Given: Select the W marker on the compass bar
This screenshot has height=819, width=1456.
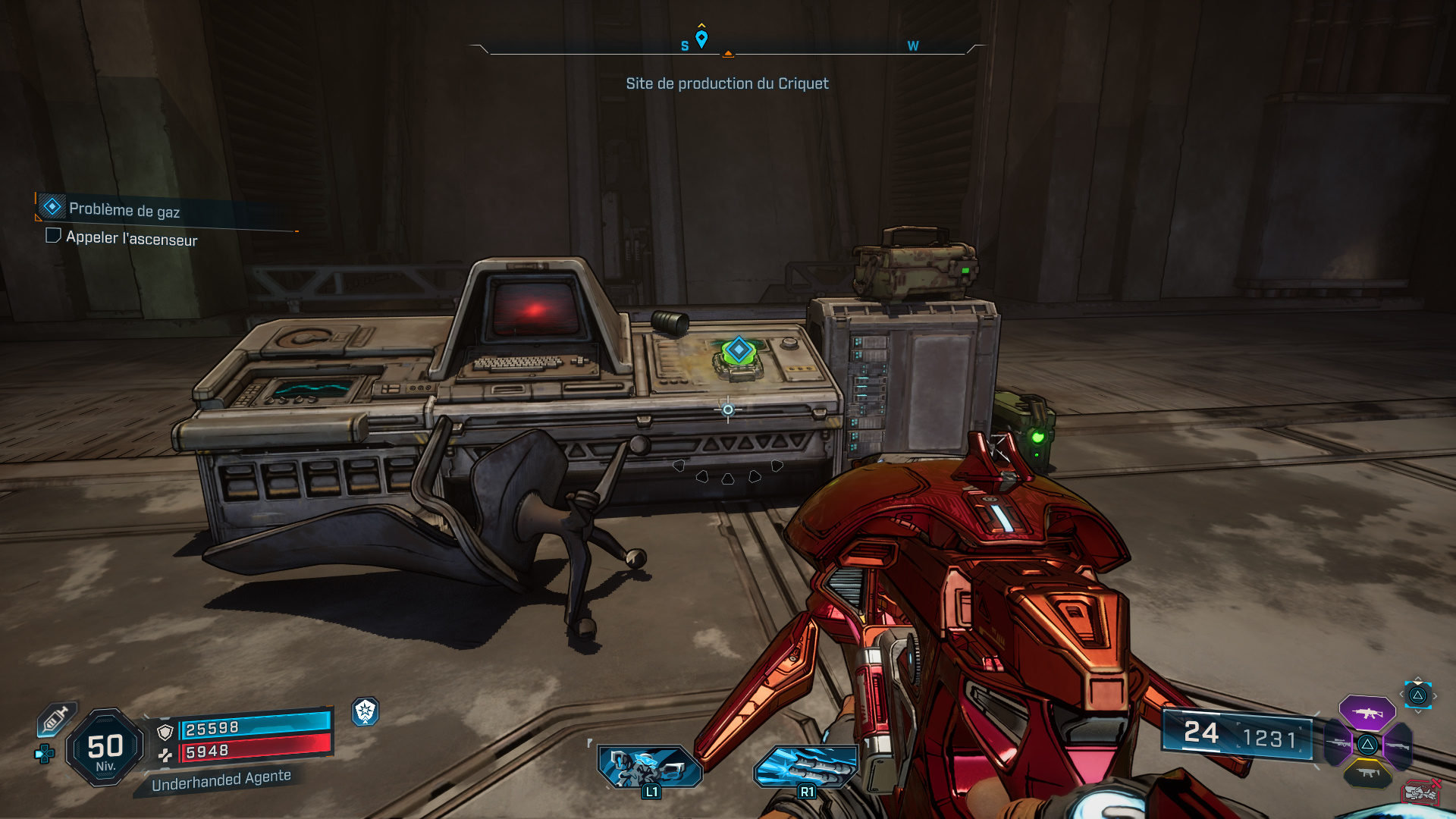Looking at the screenshot, I should (x=912, y=45).
